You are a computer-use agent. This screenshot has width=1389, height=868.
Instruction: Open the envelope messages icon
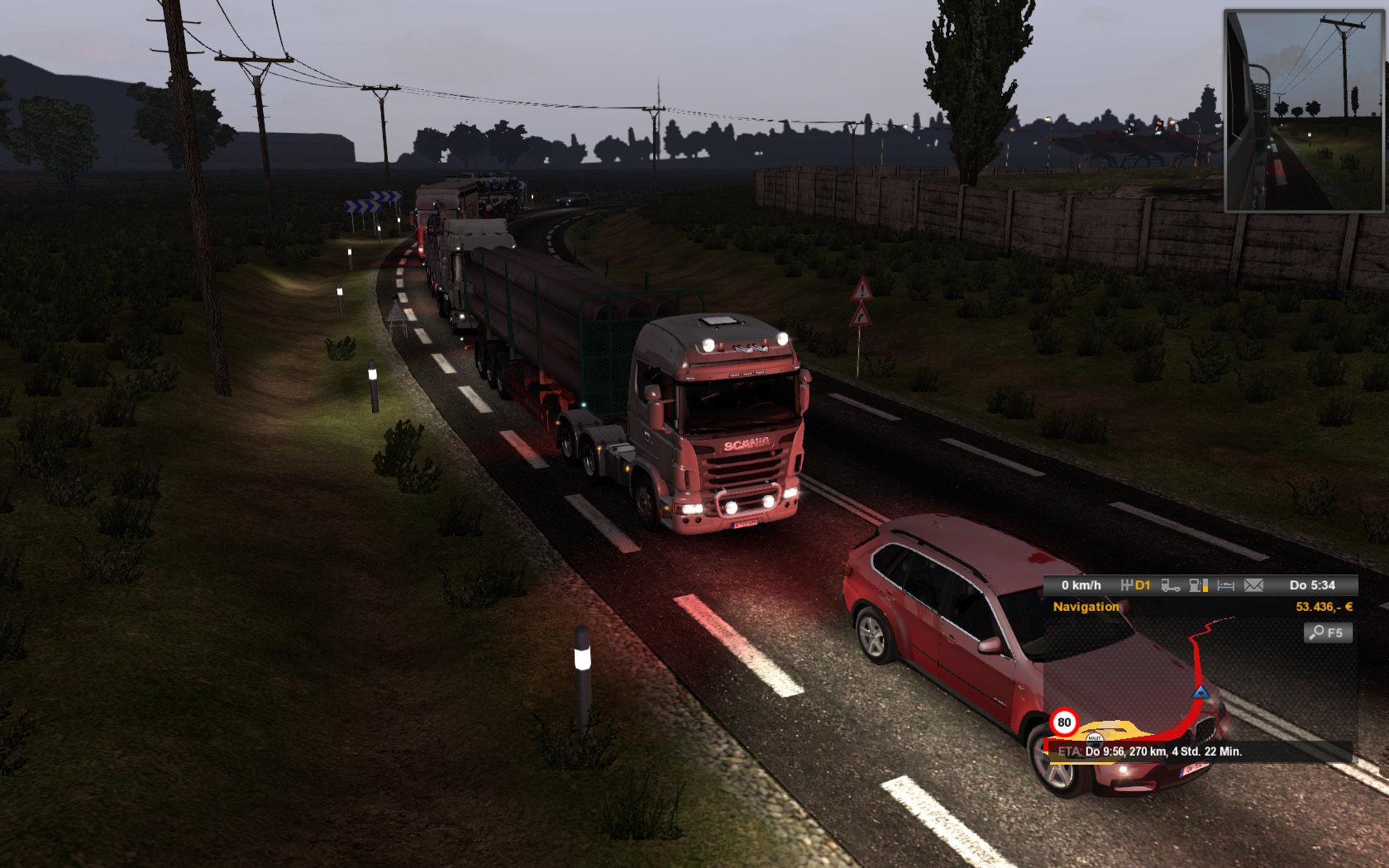click(1253, 585)
